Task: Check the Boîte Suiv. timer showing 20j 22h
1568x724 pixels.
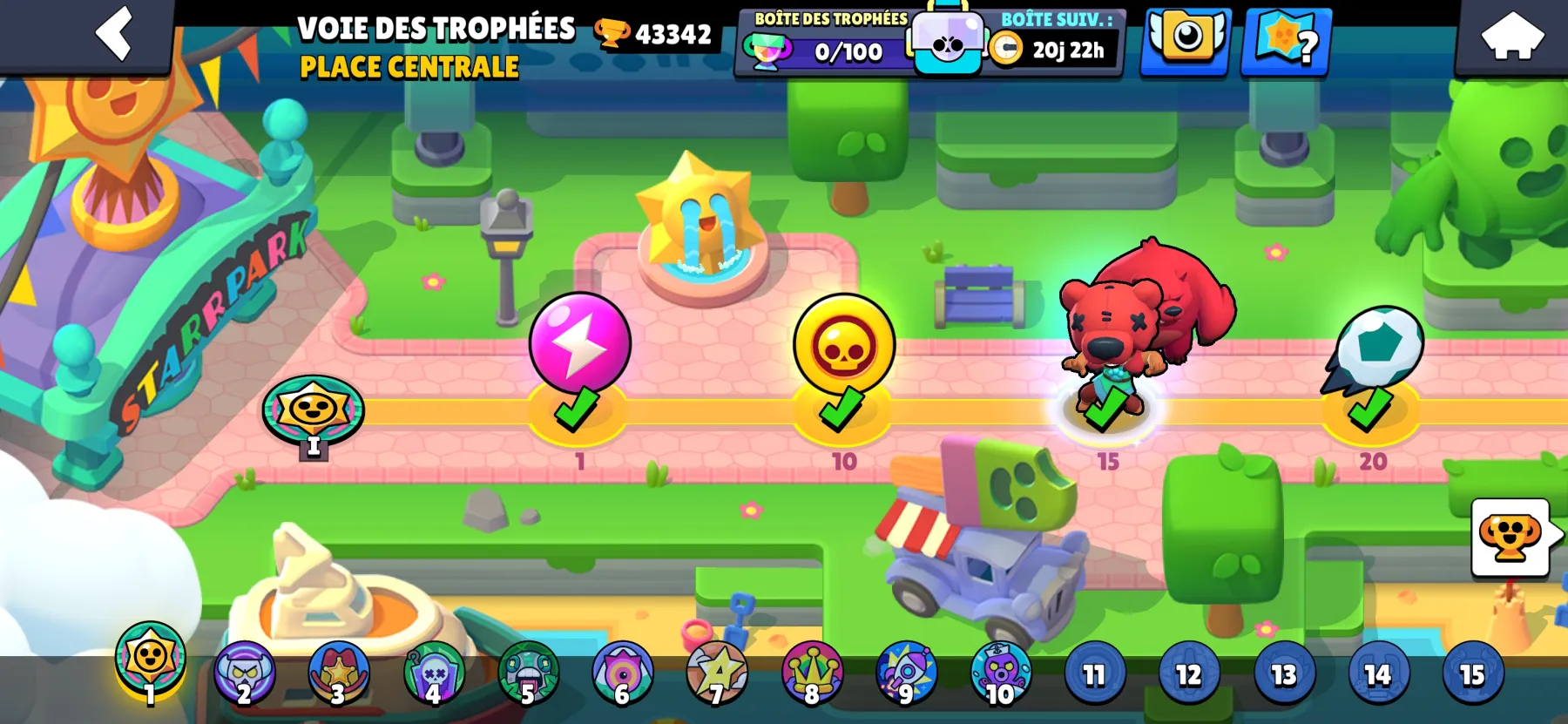Action: [x=1054, y=50]
